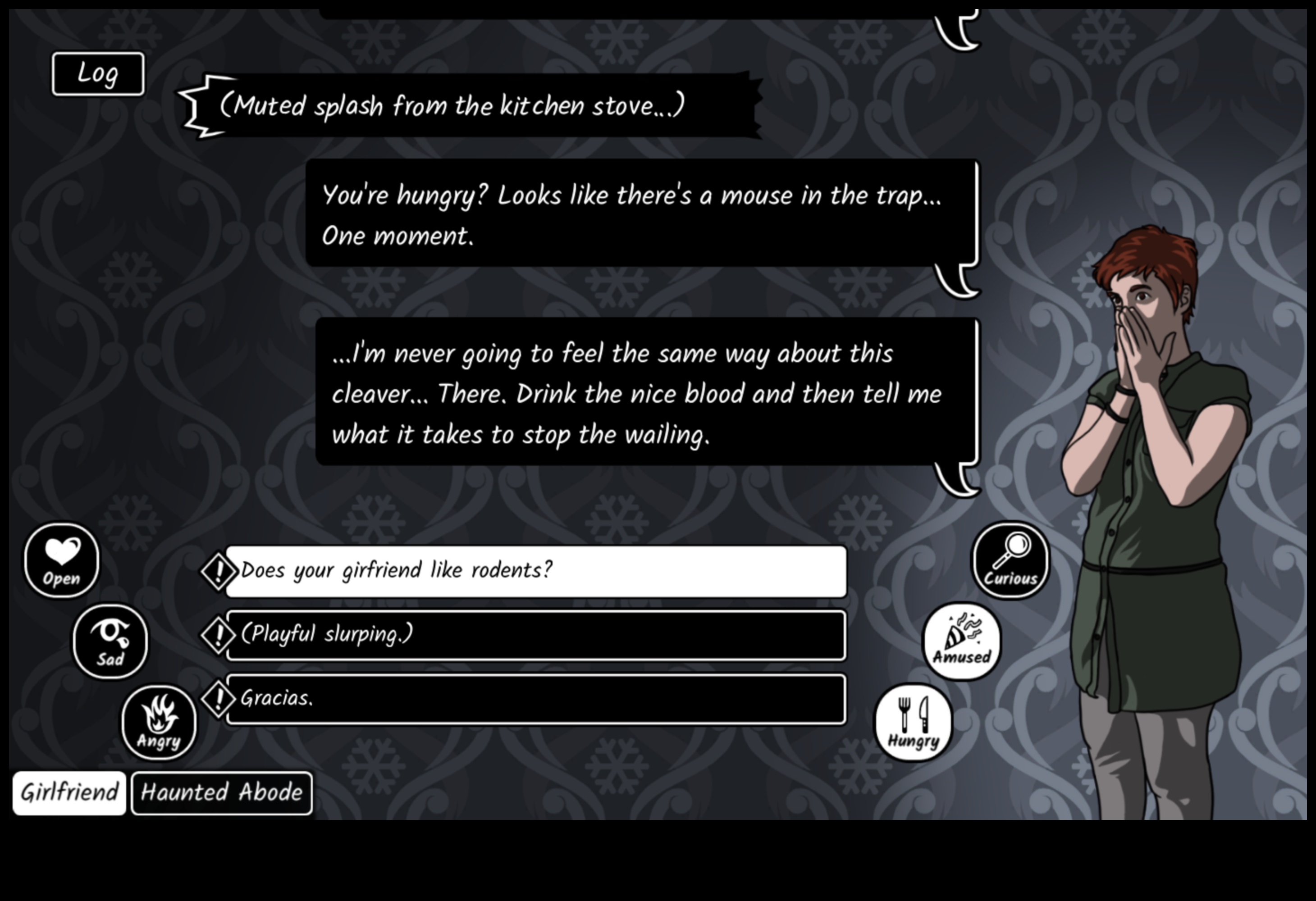Image resolution: width=1316 pixels, height=901 pixels.
Task: Activate the Curious magnifying glass emotion
Action: (x=1010, y=560)
